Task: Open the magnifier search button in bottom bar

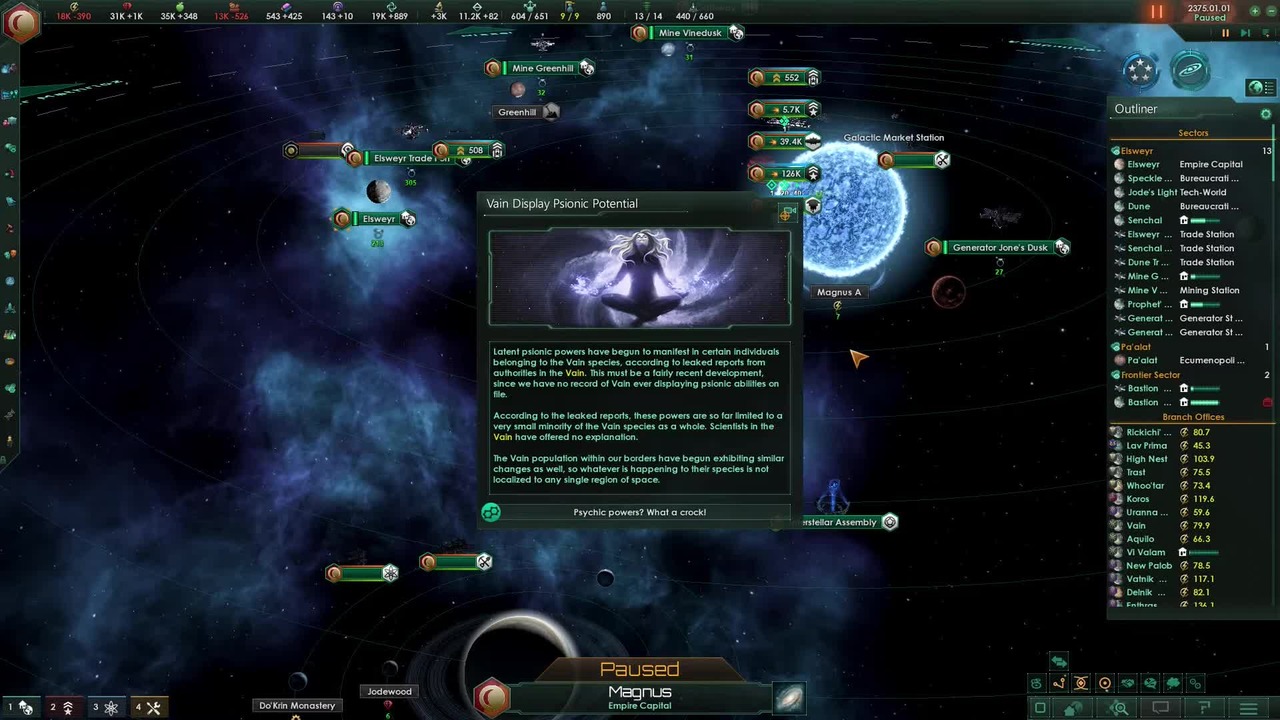Action: click(x=1119, y=709)
